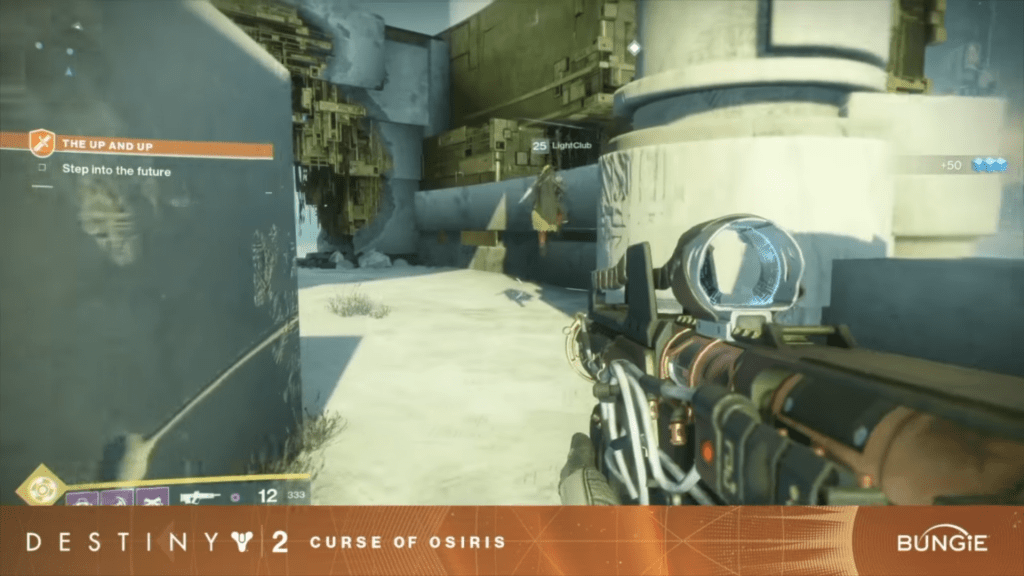The width and height of the screenshot is (1024, 576).
Task: Activate the golden diamond super ability icon
Action: pyautogui.click(x=41, y=489)
